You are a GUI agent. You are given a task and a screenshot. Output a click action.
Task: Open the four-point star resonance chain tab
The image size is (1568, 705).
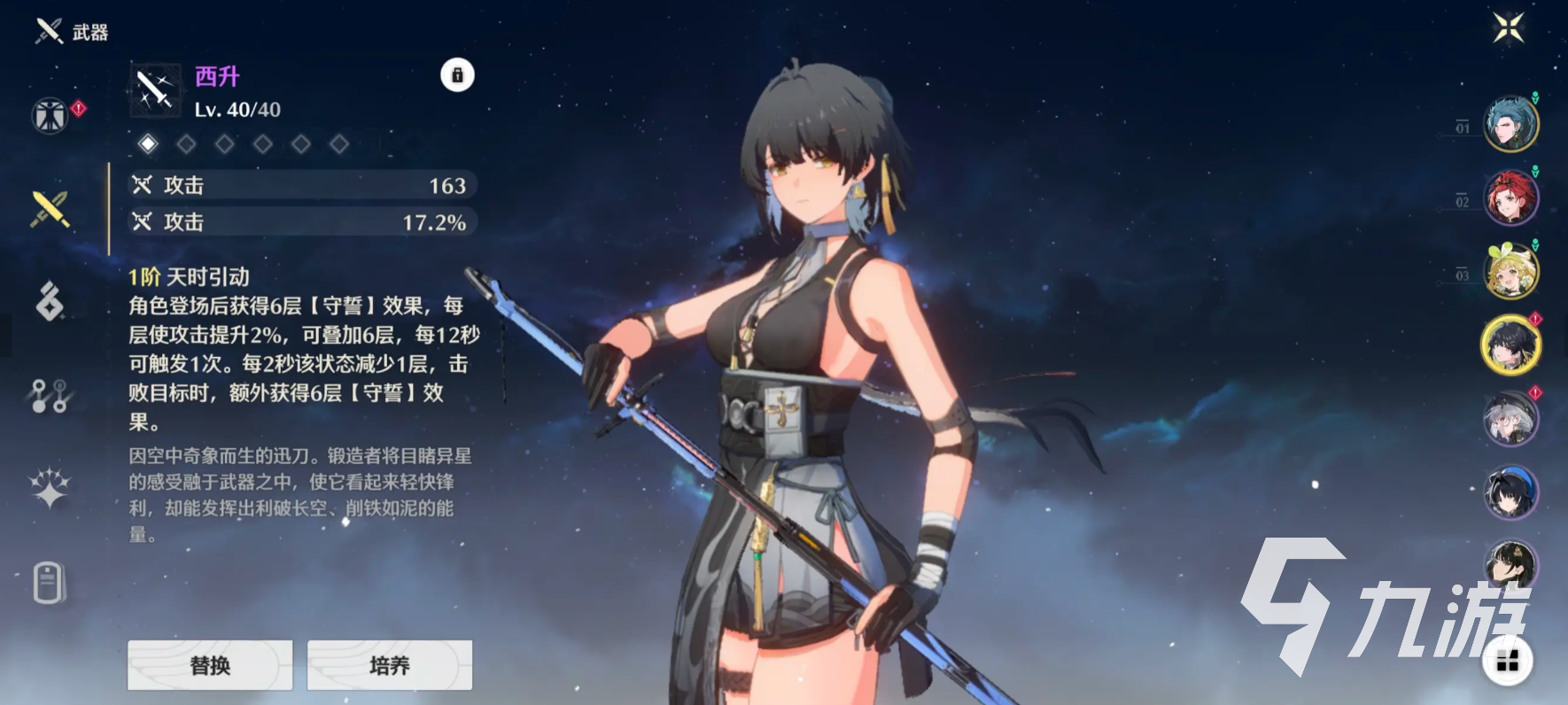coord(50,488)
